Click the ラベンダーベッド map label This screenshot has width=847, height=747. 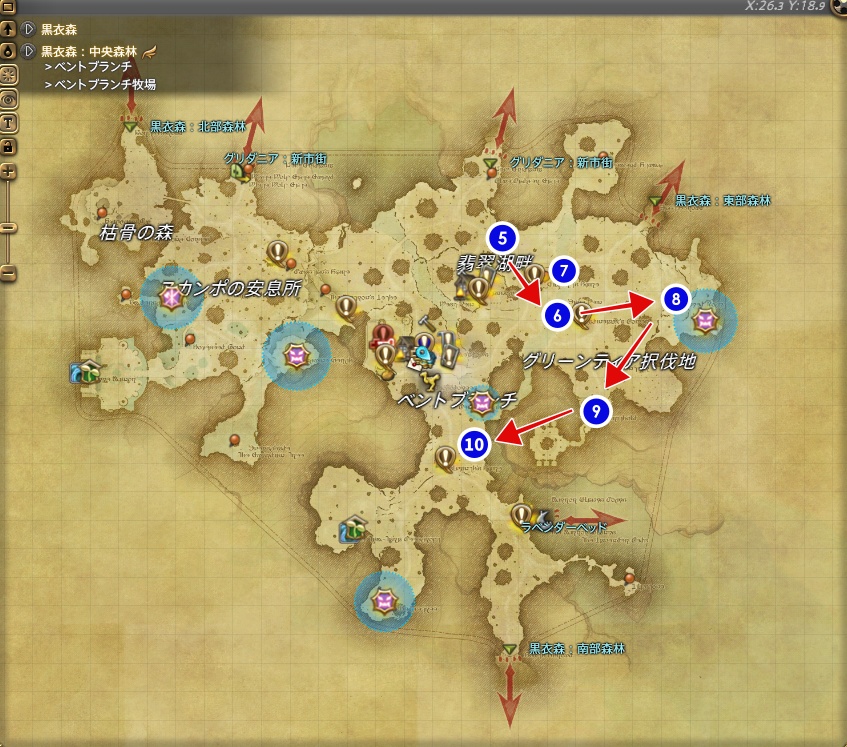(564, 527)
